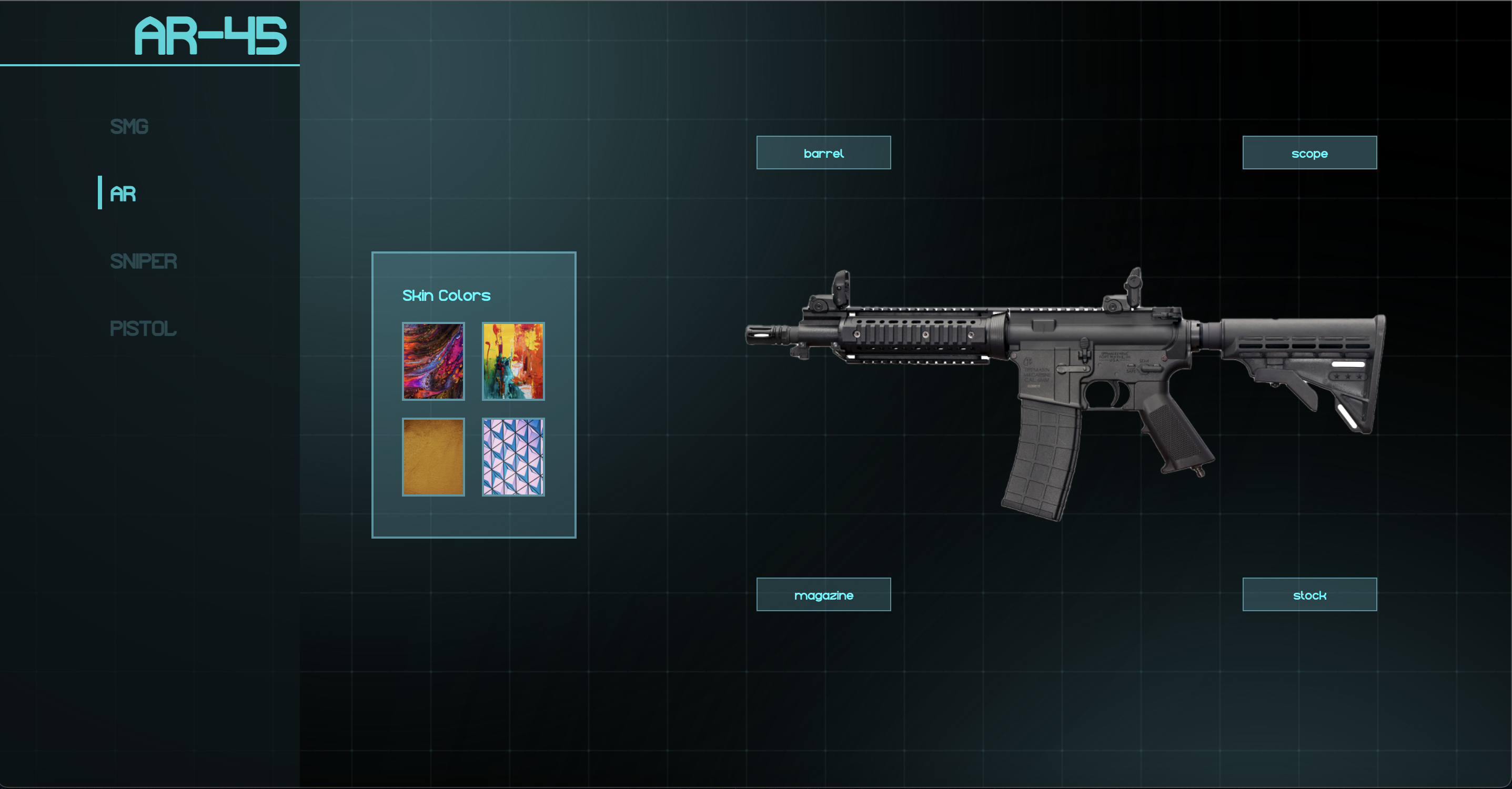Switch to the SMG weapon category
Screen dimensions: 1512x789
point(129,127)
